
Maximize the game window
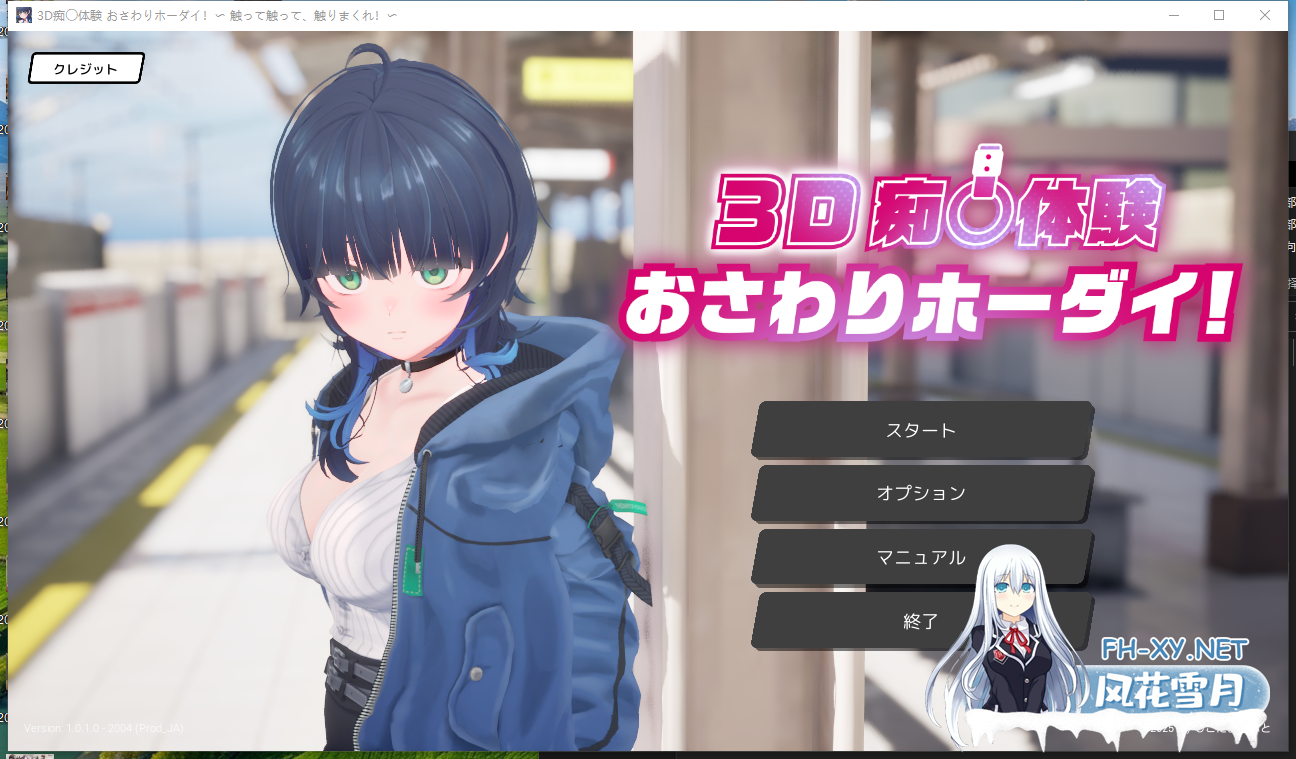point(1219,15)
